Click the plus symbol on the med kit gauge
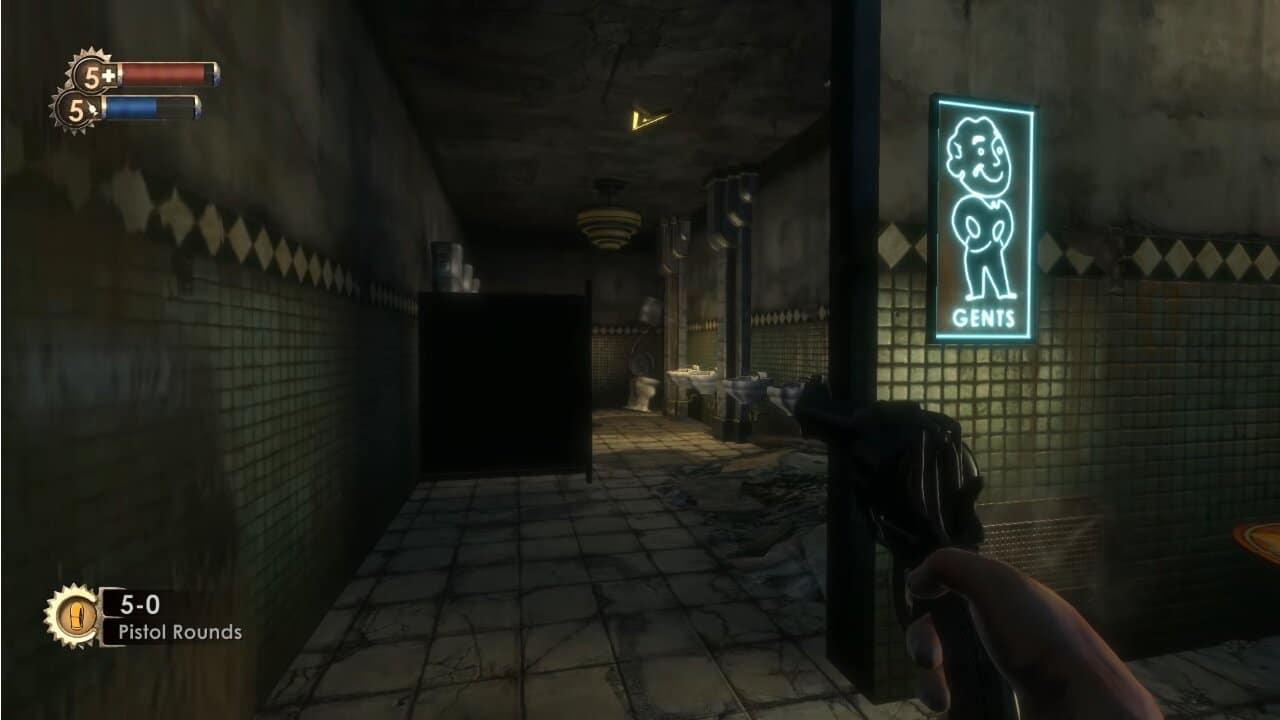 [107, 74]
